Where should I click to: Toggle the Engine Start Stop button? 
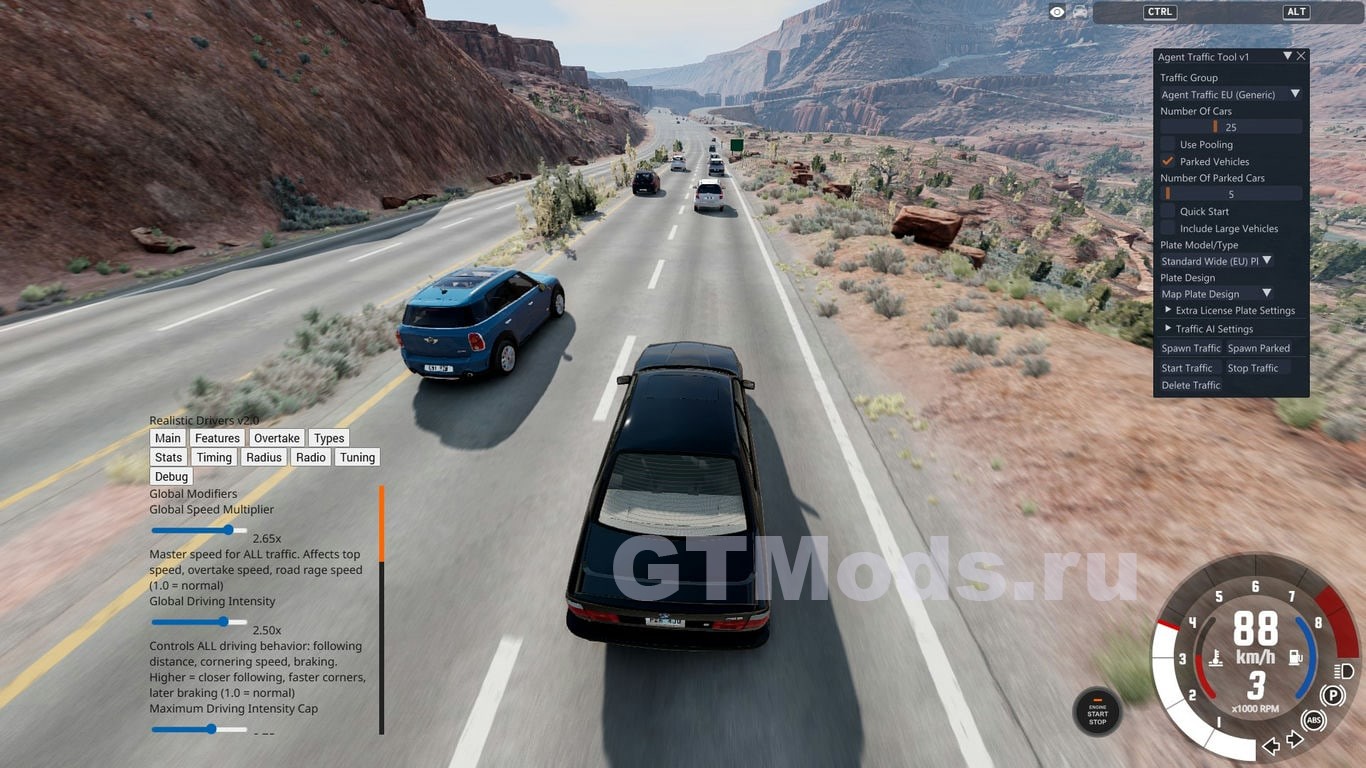pyautogui.click(x=1097, y=713)
